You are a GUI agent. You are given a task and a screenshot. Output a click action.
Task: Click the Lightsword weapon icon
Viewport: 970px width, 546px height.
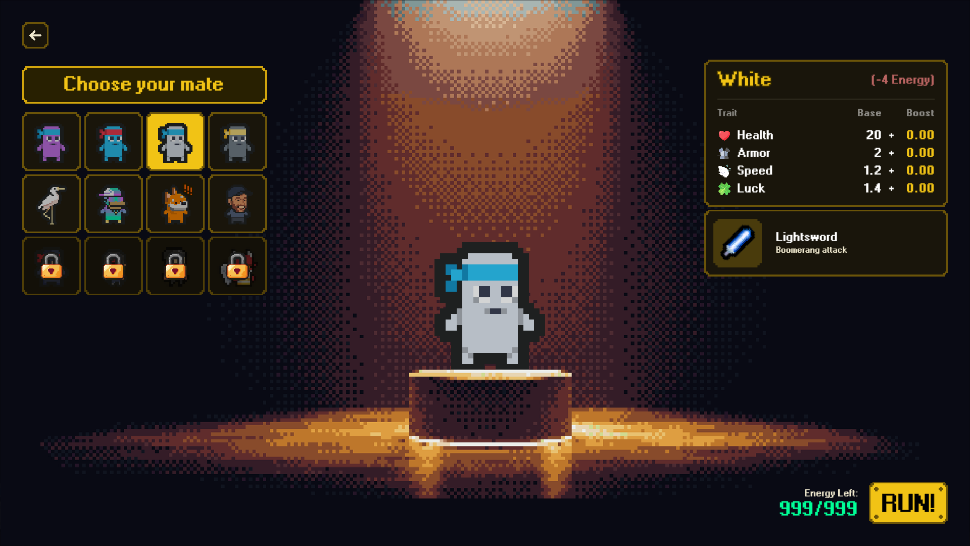[737, 243]
